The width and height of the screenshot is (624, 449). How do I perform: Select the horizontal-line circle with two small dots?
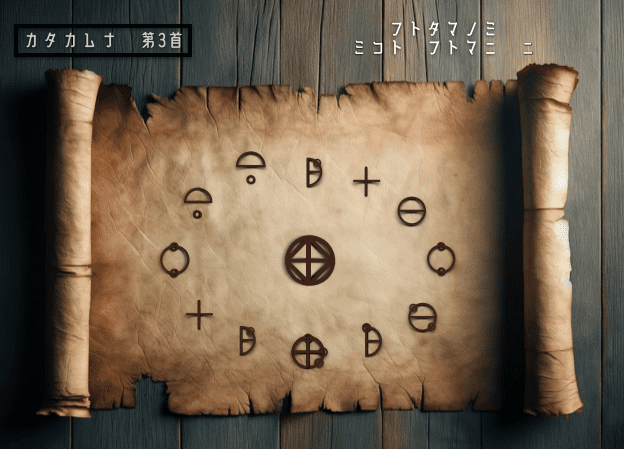click(x=422, y=317)
